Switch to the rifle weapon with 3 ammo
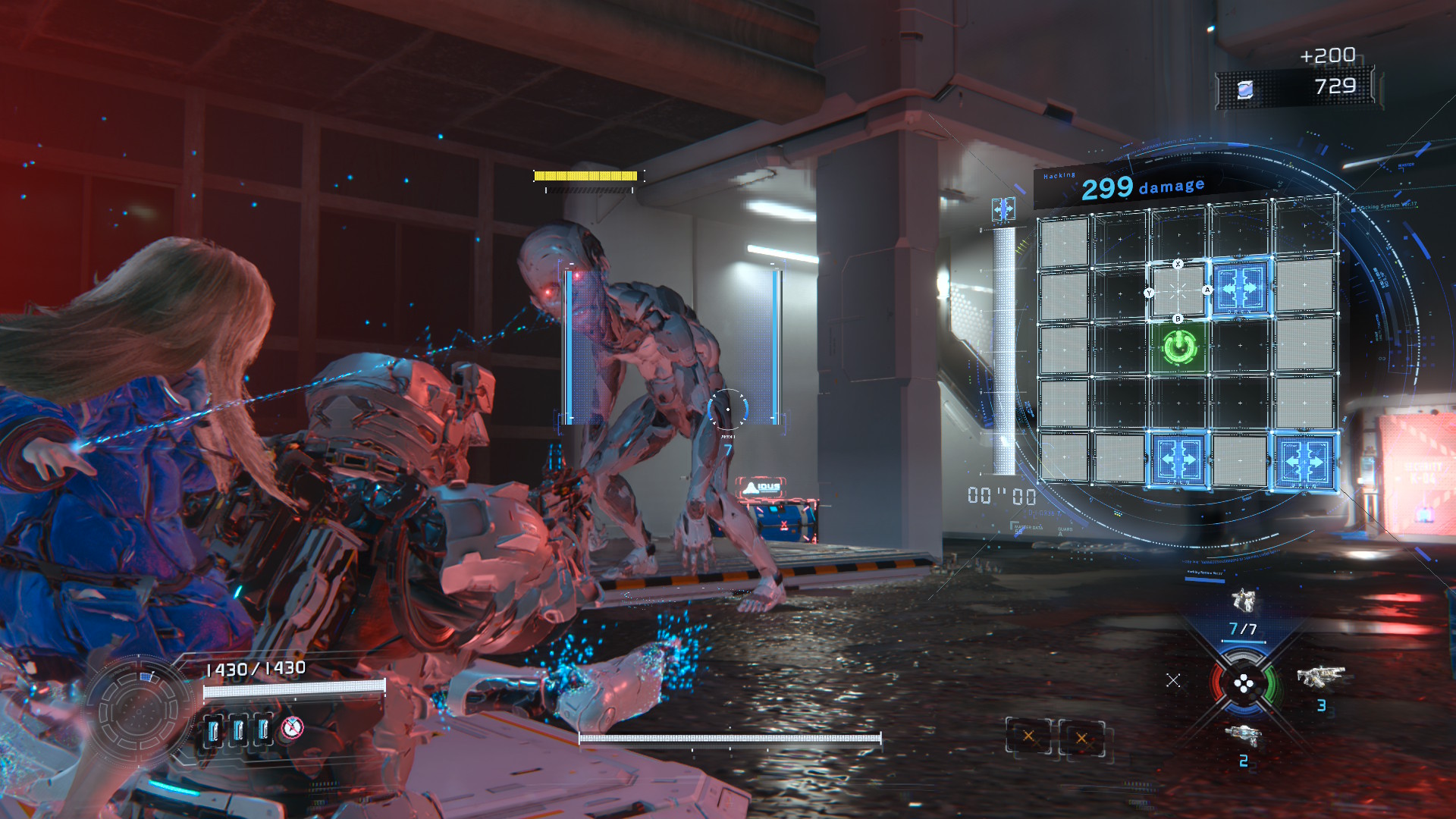The width and height of the screenshot is (1456, 819). [1320, 676]
